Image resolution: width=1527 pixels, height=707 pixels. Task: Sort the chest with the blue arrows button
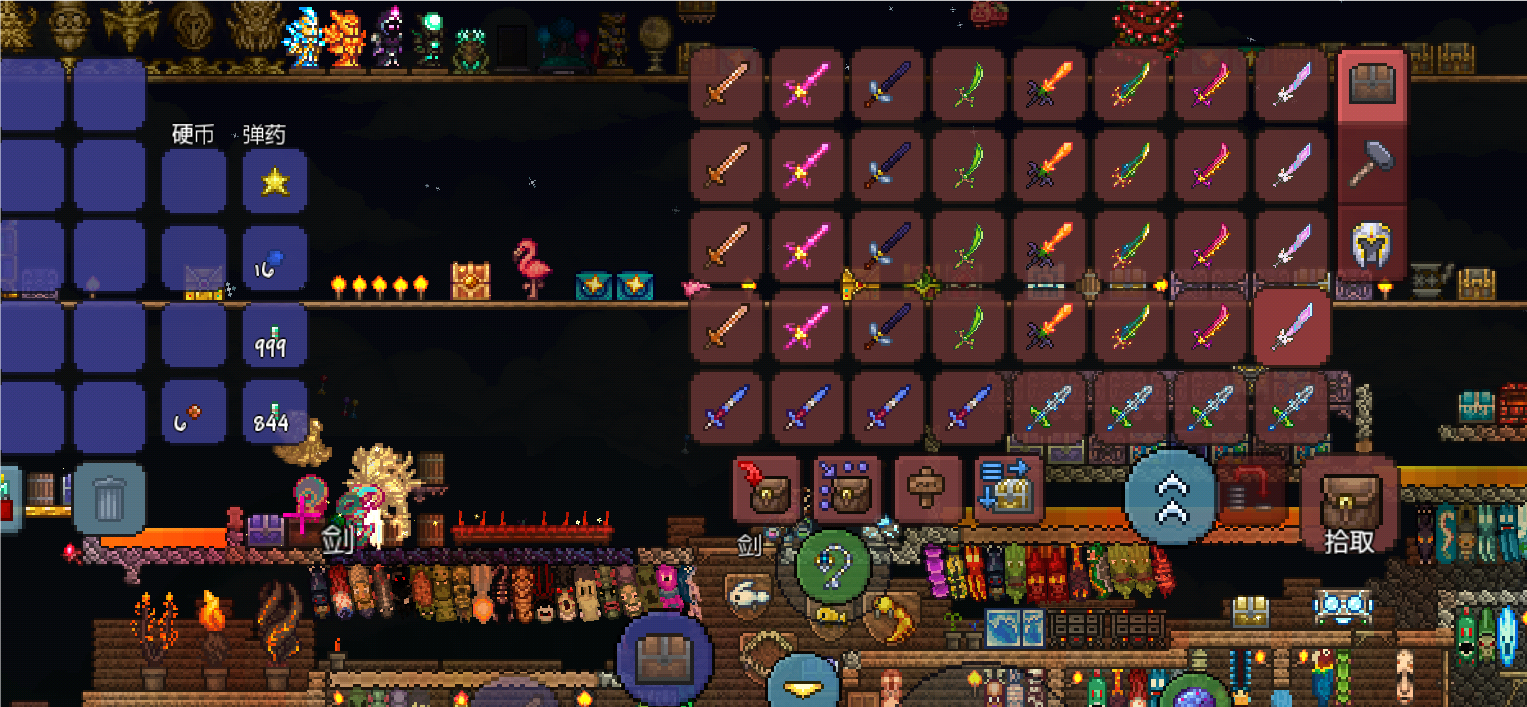tap(1008, 490)
